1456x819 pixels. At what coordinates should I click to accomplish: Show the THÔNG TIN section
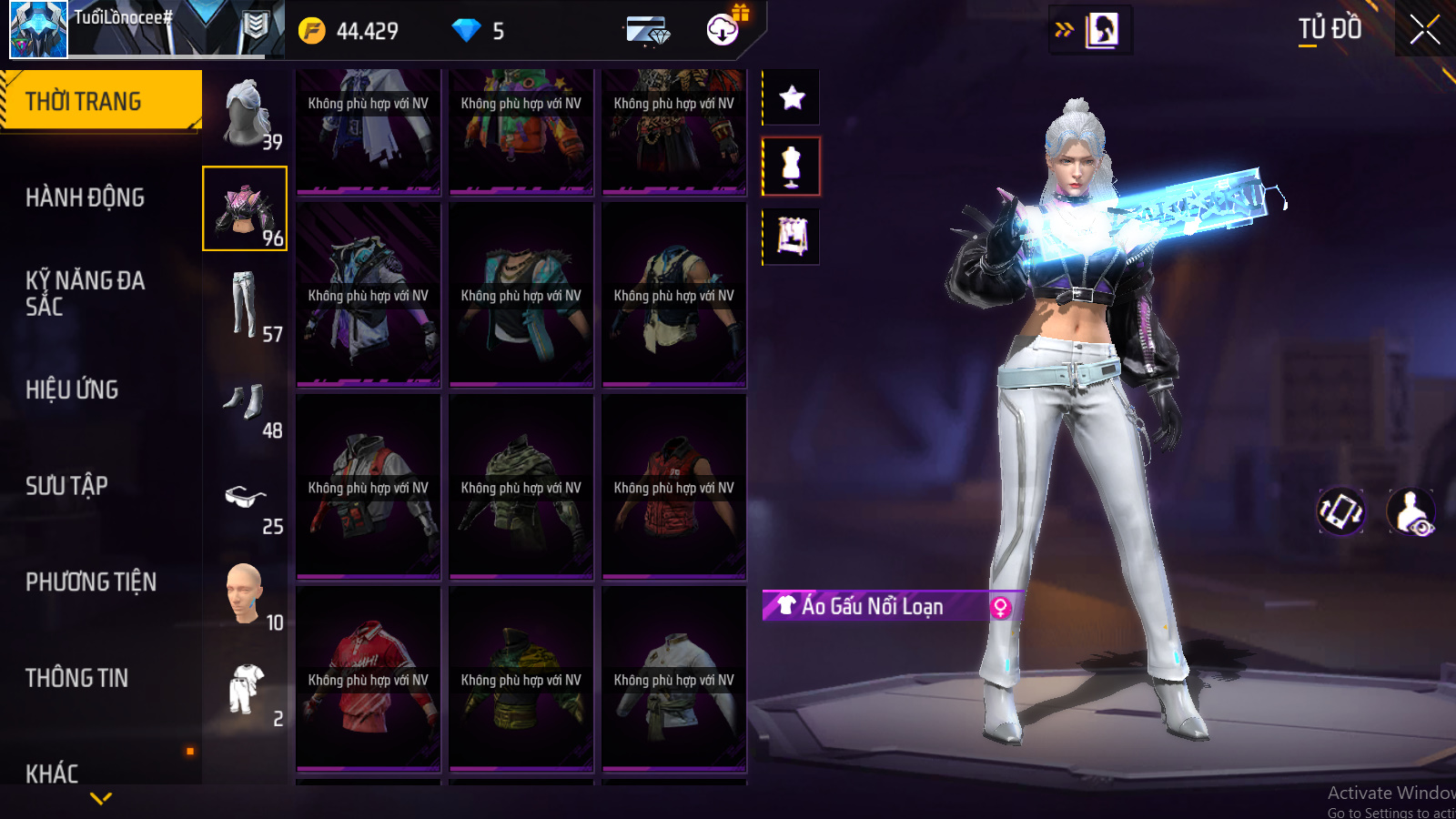(76, 678)
